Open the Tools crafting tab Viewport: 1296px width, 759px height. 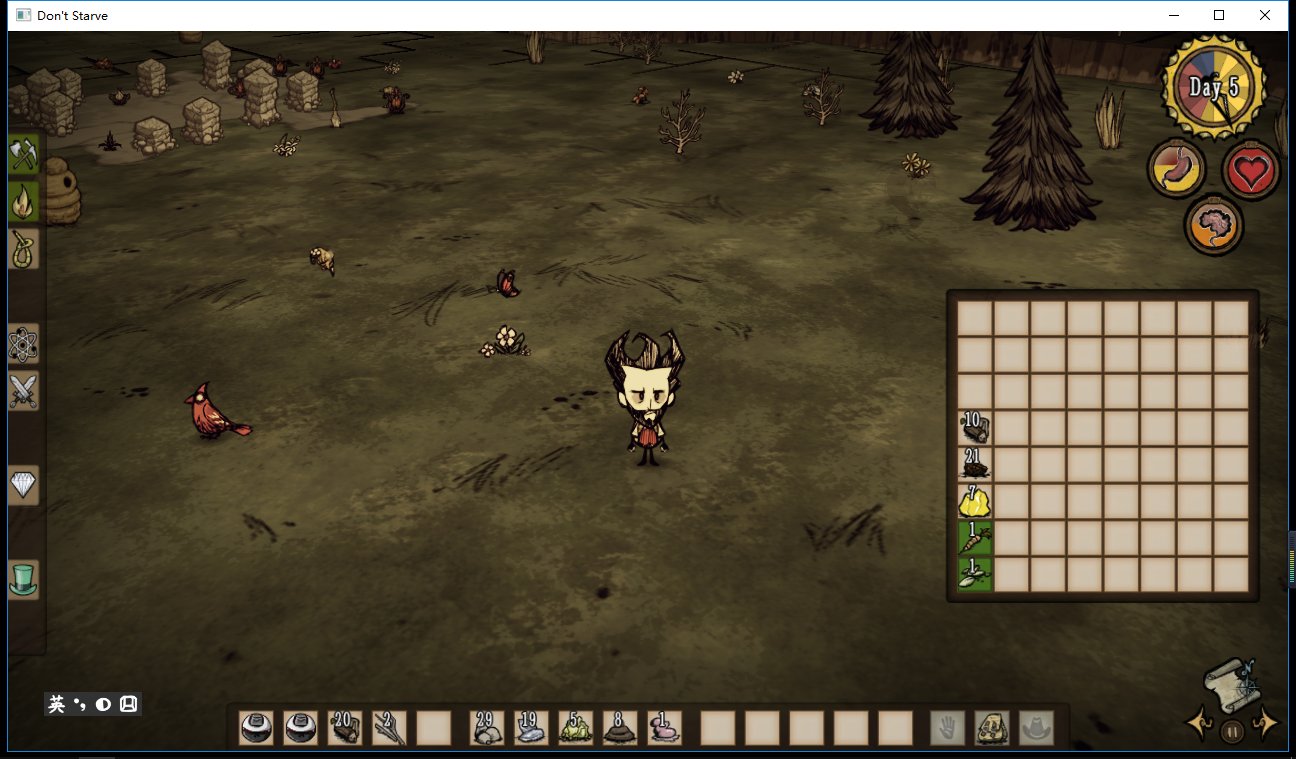[23, 154]
